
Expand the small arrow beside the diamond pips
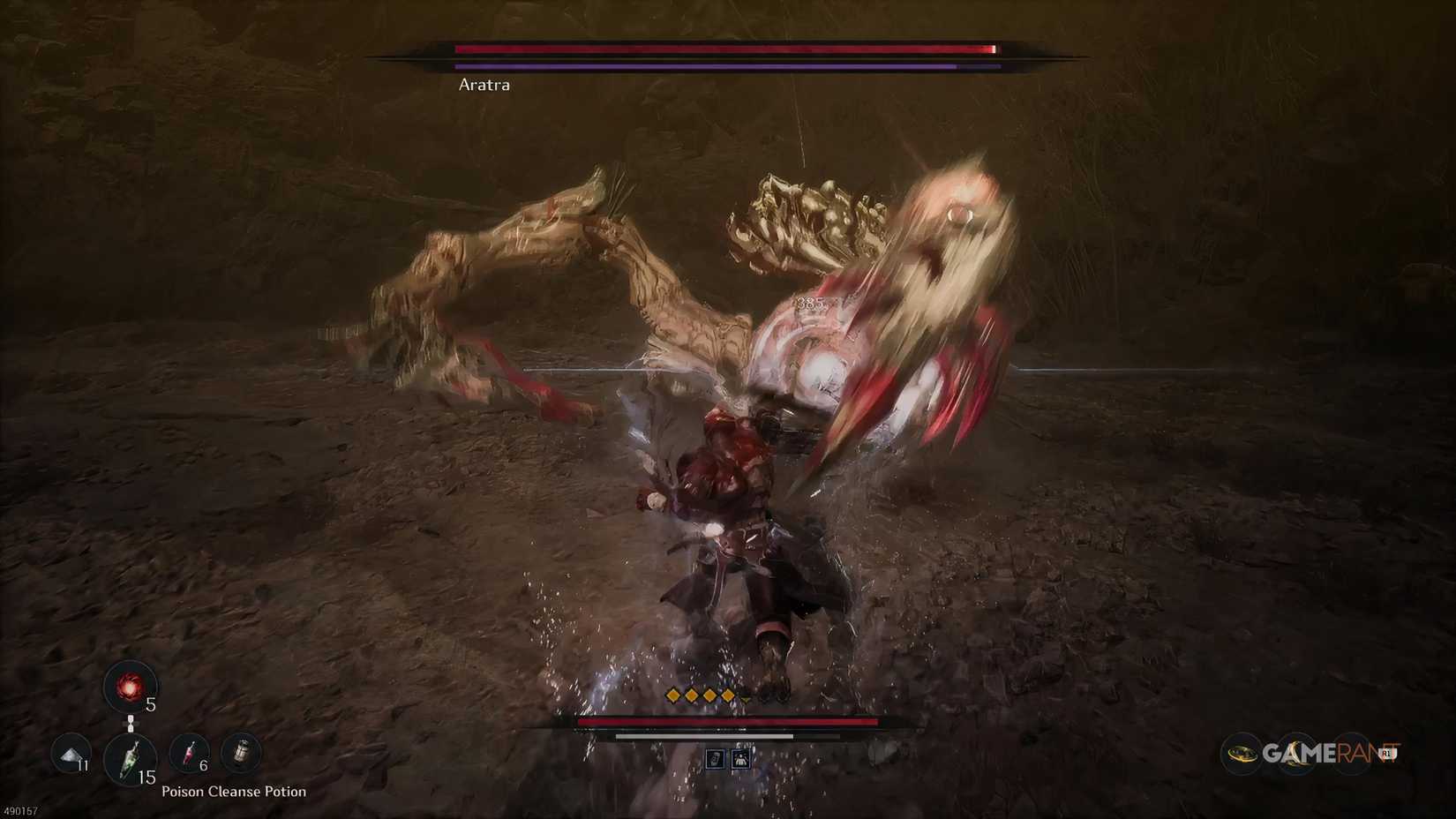[746, 699]
